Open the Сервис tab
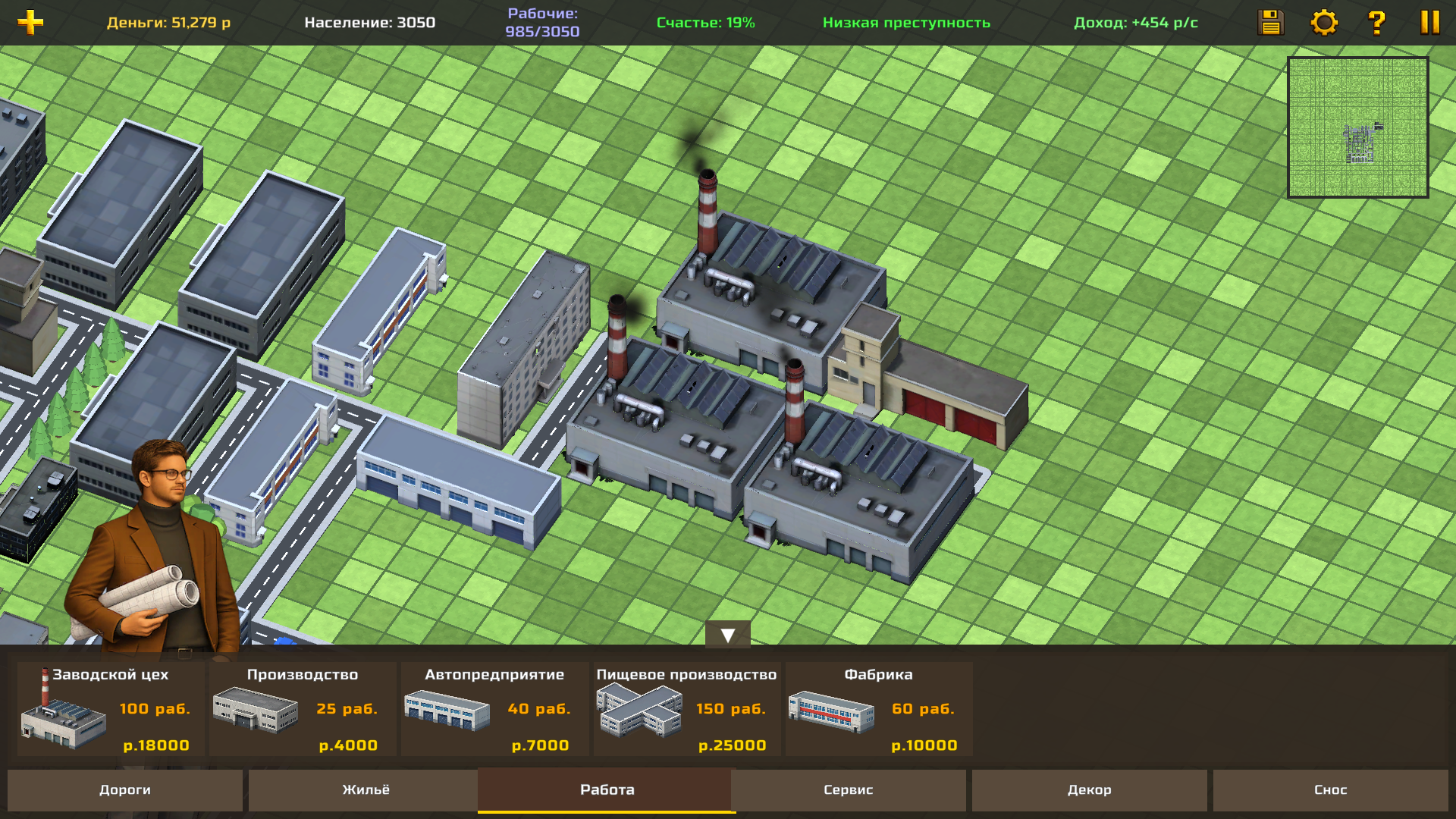Image resolution: width=1456 pixels, height=819 pixels. (x=847, y=789)
